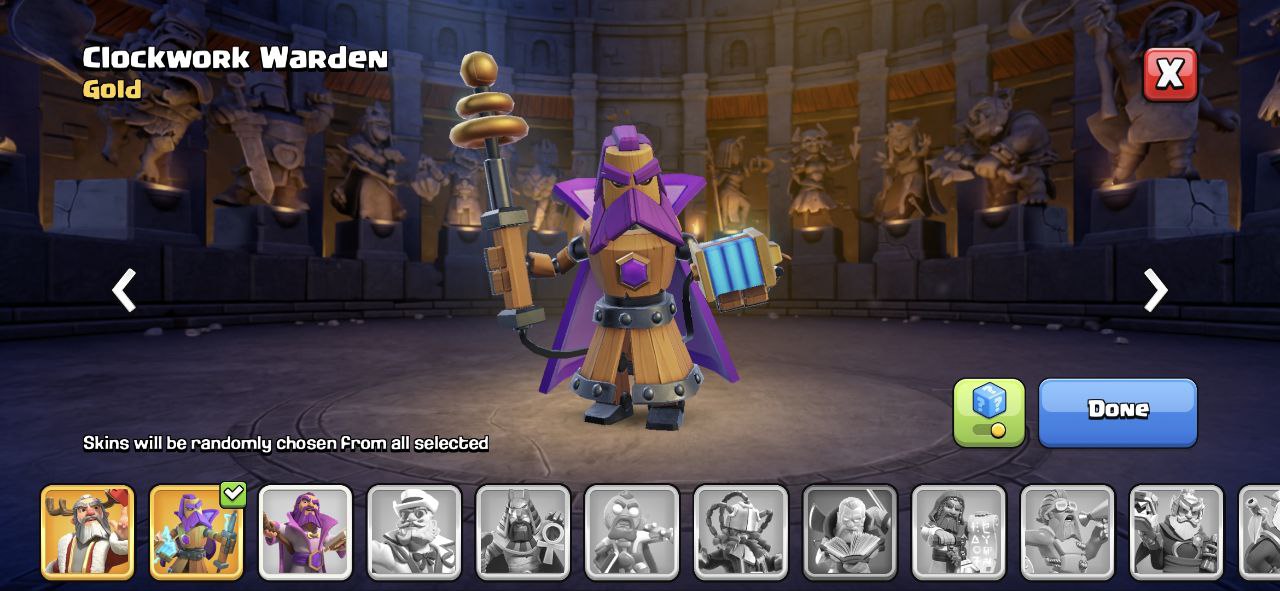The image size is (1280, 591).
Task: Close the skin selection screen
Action: 1170,74
